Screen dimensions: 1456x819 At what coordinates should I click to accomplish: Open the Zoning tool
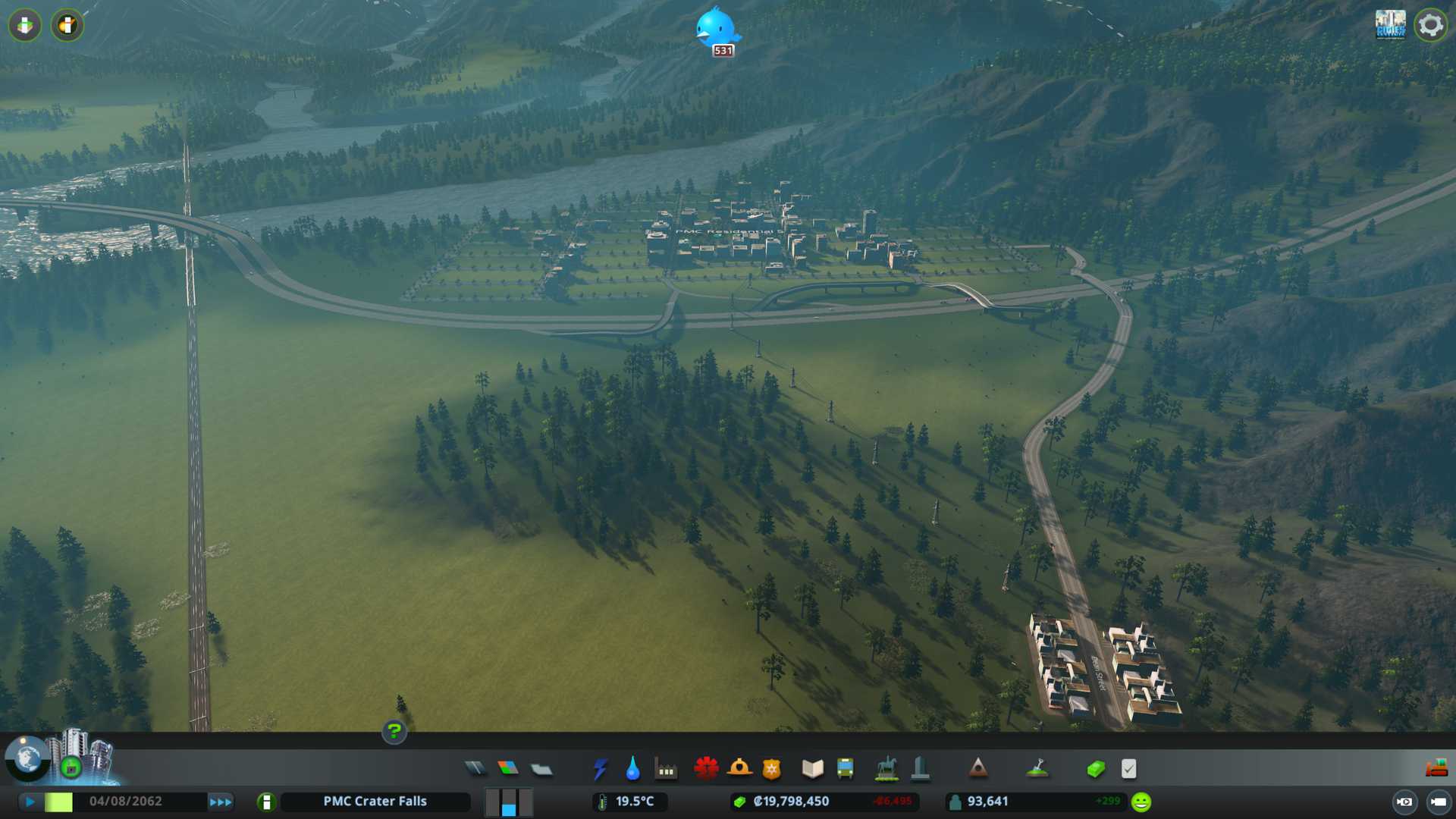click(x=508, y=769)
